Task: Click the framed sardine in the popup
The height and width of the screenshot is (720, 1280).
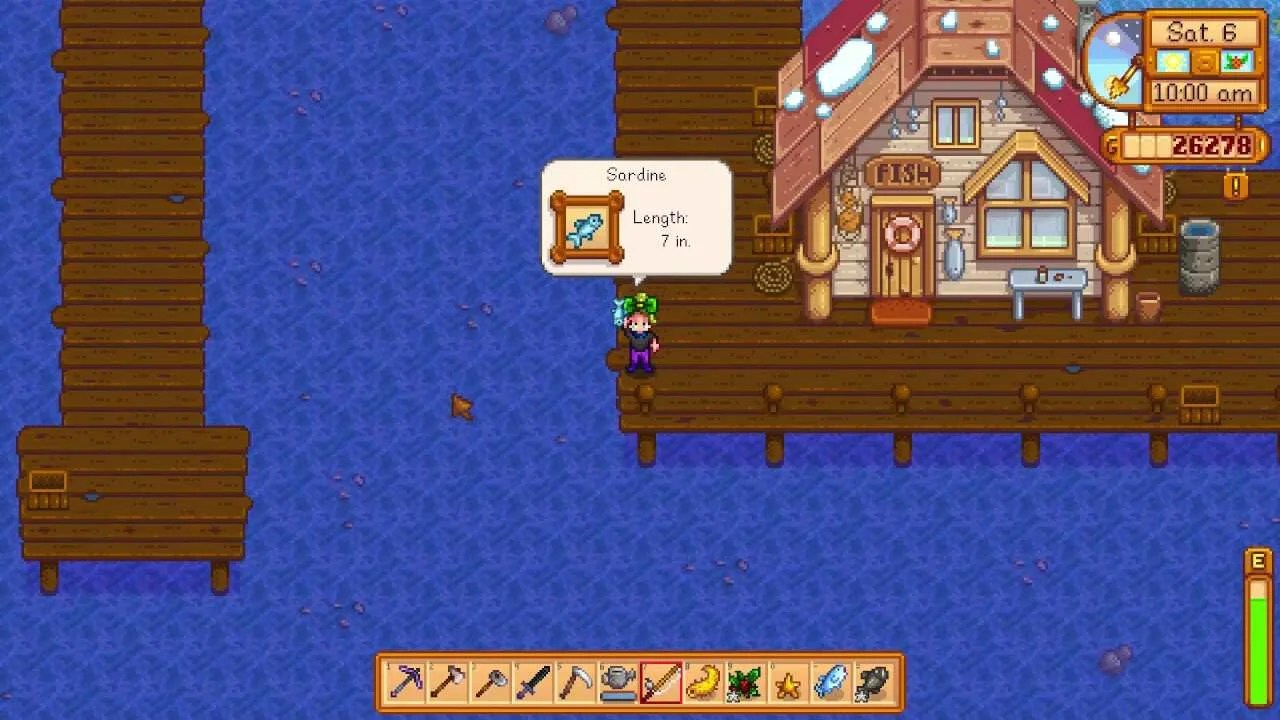Action: pyautogui.click(x=586, y=227)
